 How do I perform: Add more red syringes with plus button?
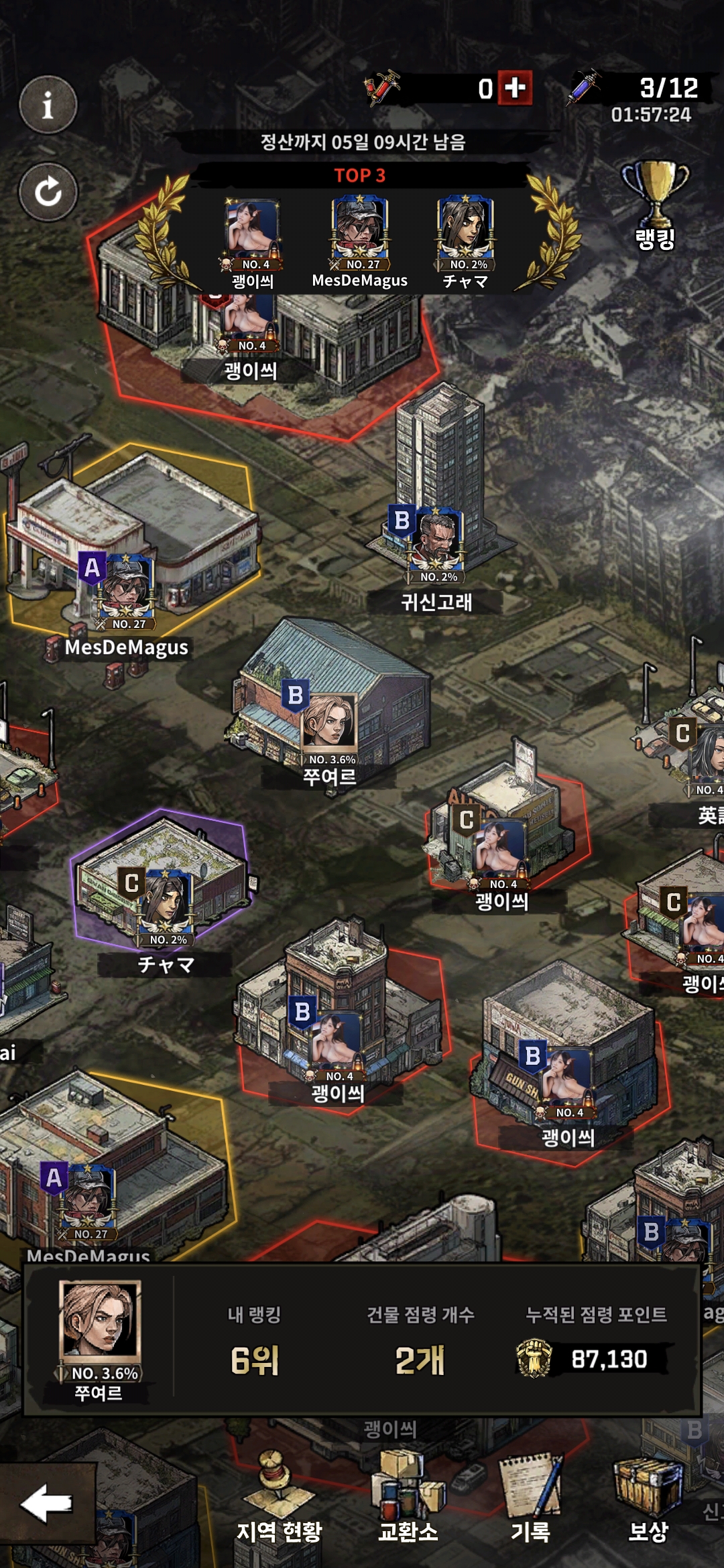515,88
